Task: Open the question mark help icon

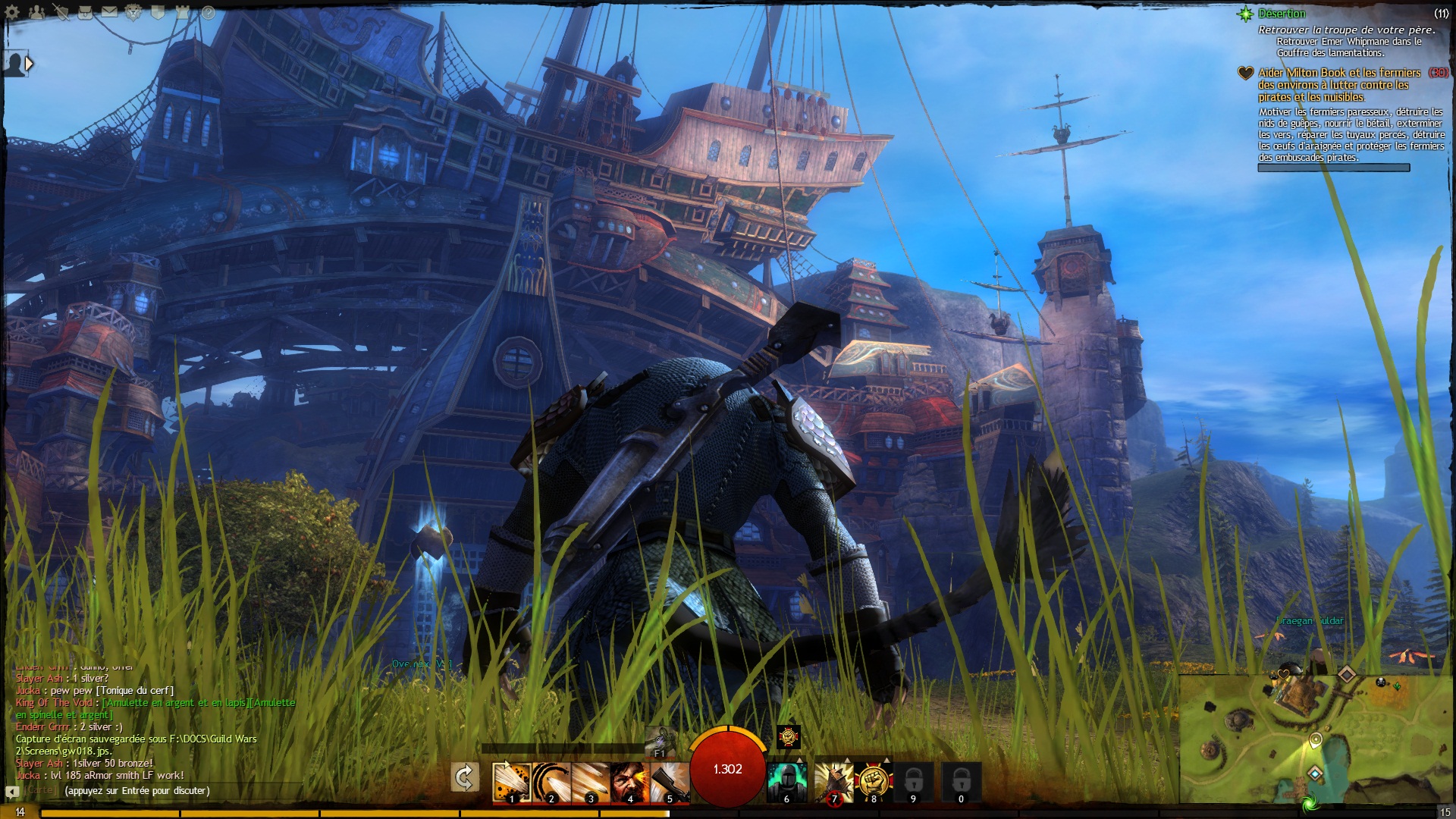Action: (x=207, y=13)
